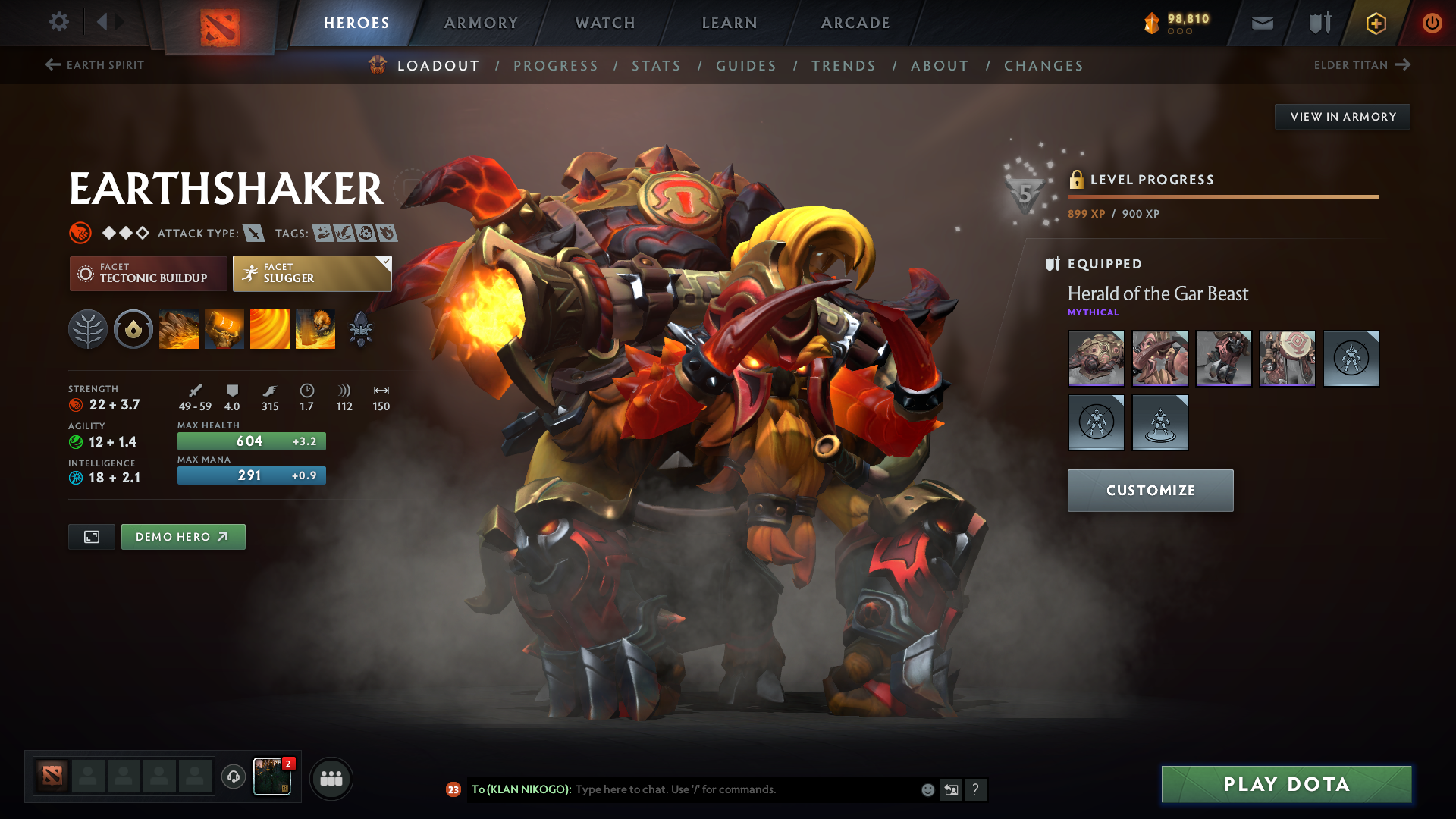This screenshot has height=819, width=1456.
Task: Open Earthshaker's talent tree icon
Action: pos(87,328)
